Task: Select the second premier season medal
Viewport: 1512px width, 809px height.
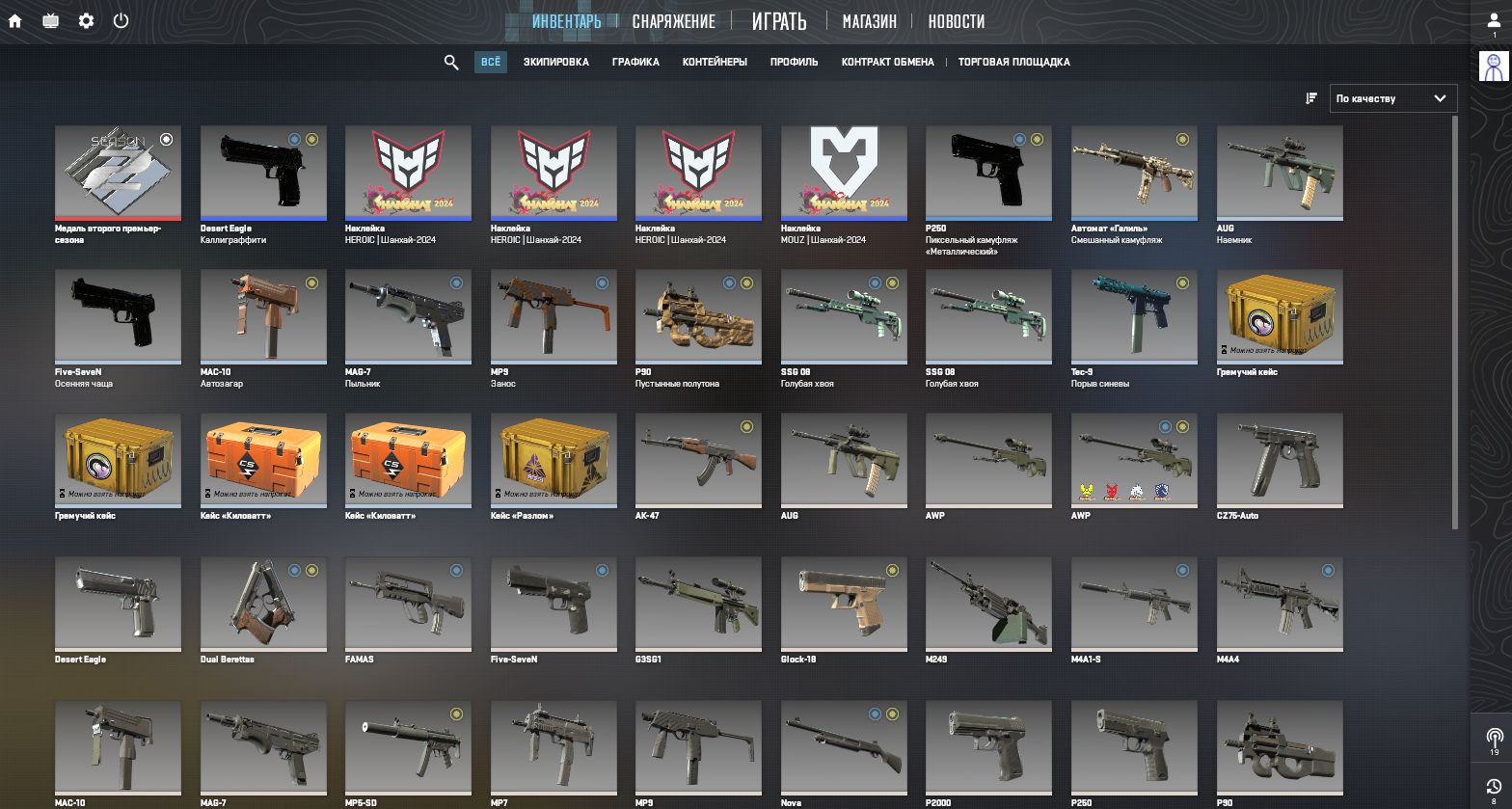Action: click(x=118, y=172)
